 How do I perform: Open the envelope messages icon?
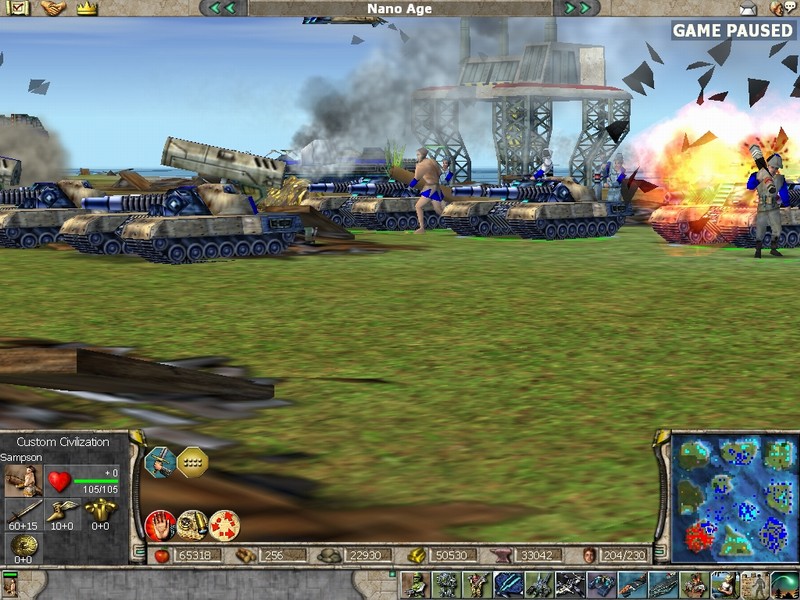click(x=746, y=8)
